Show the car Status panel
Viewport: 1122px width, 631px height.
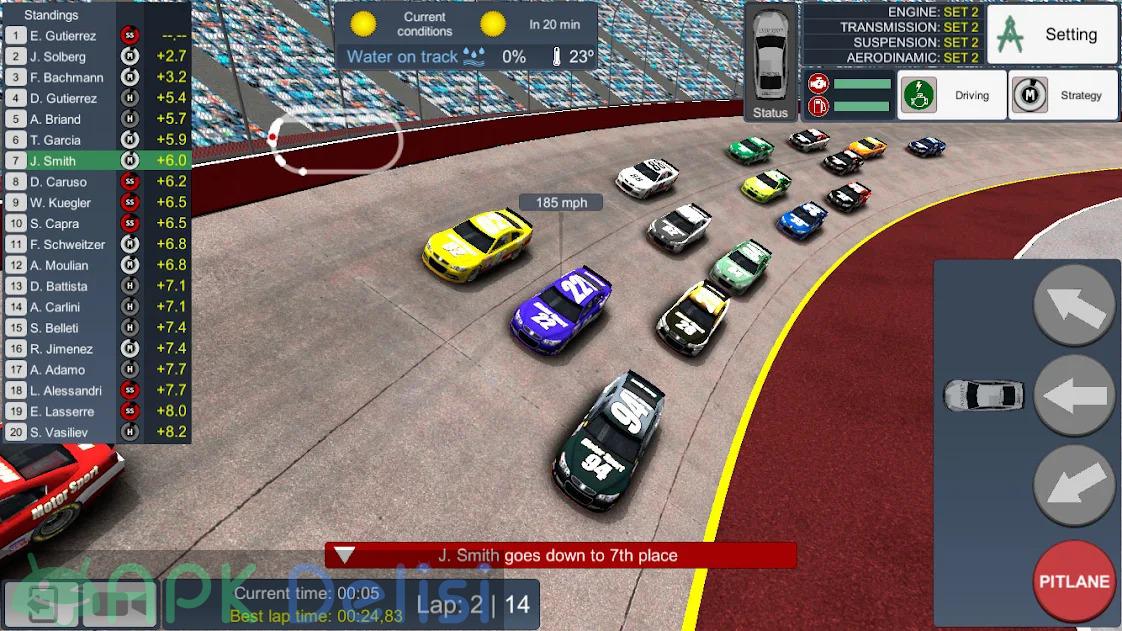[x=770, y=63]
